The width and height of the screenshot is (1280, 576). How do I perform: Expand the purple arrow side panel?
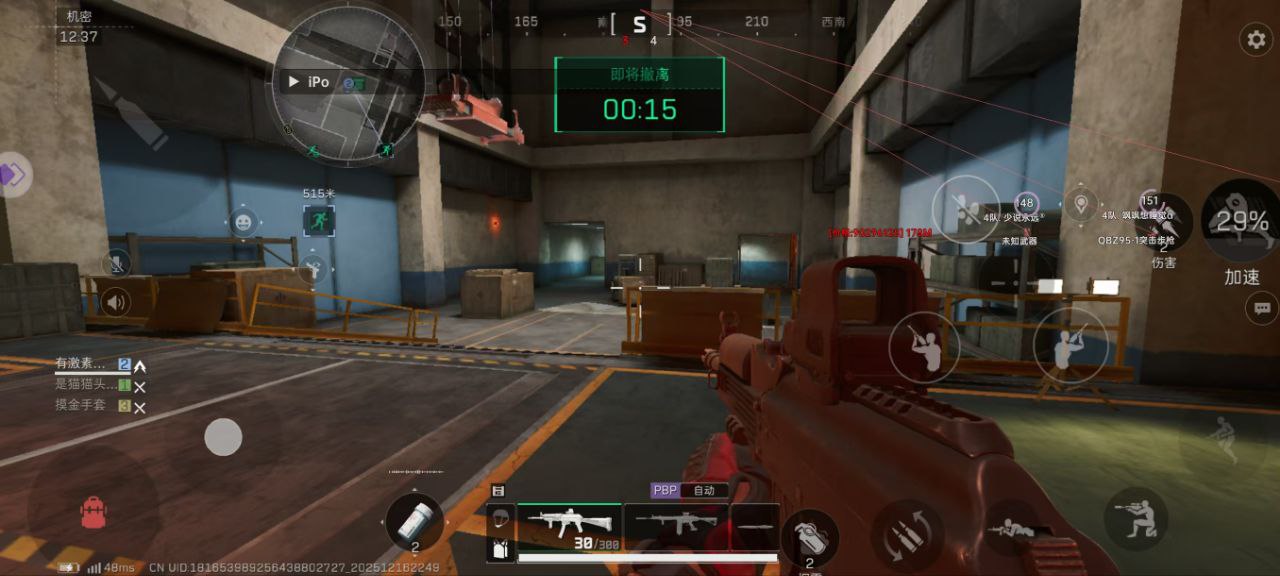[x=14, y=176]
